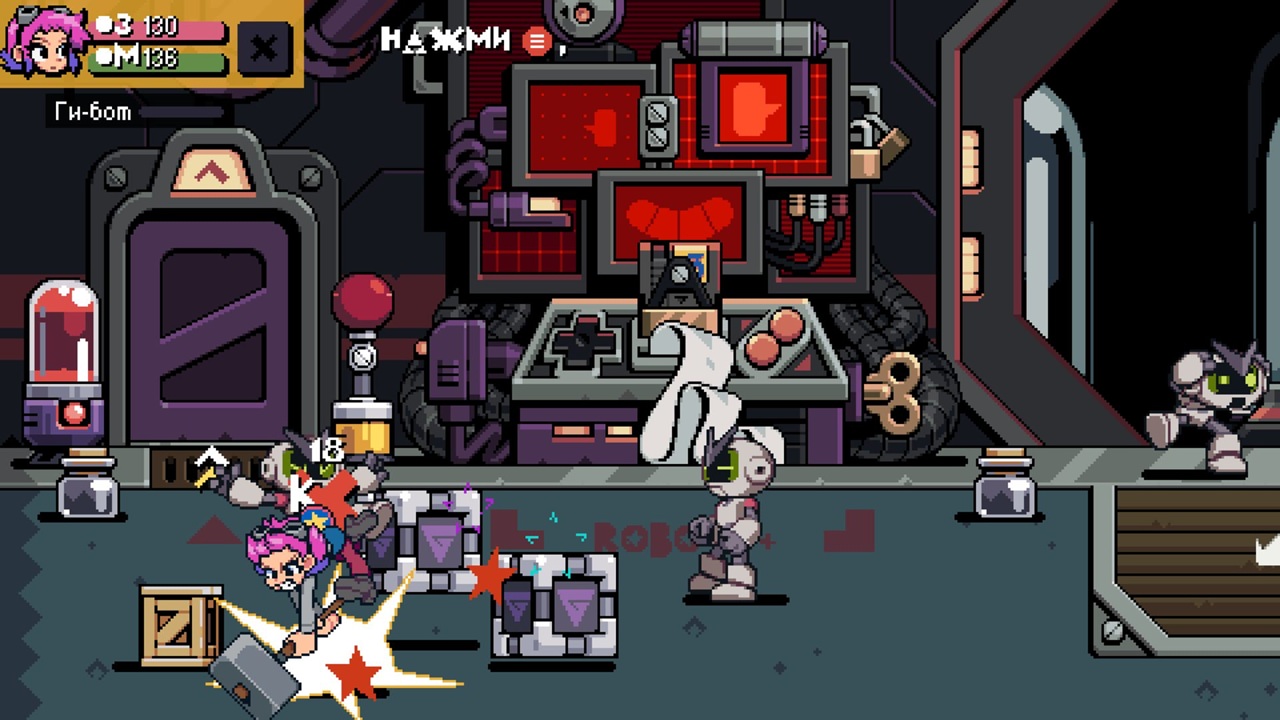This screenshot has height=720, width=1280.
Task: Click the pink-haired character portrait
Action: click(x=41, y=40)
